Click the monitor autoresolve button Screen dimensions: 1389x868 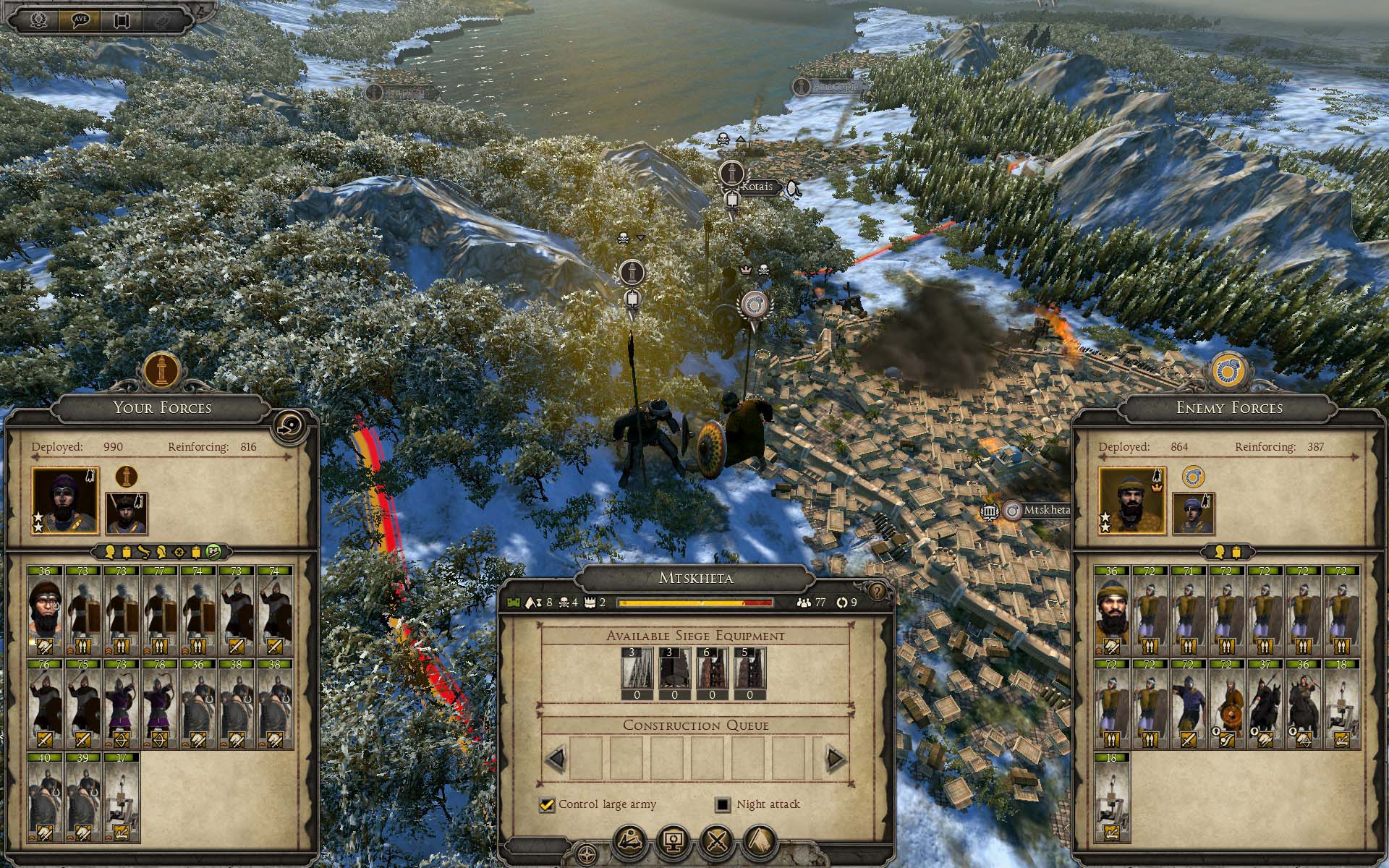pyautogui.click(x=674, y=842)
